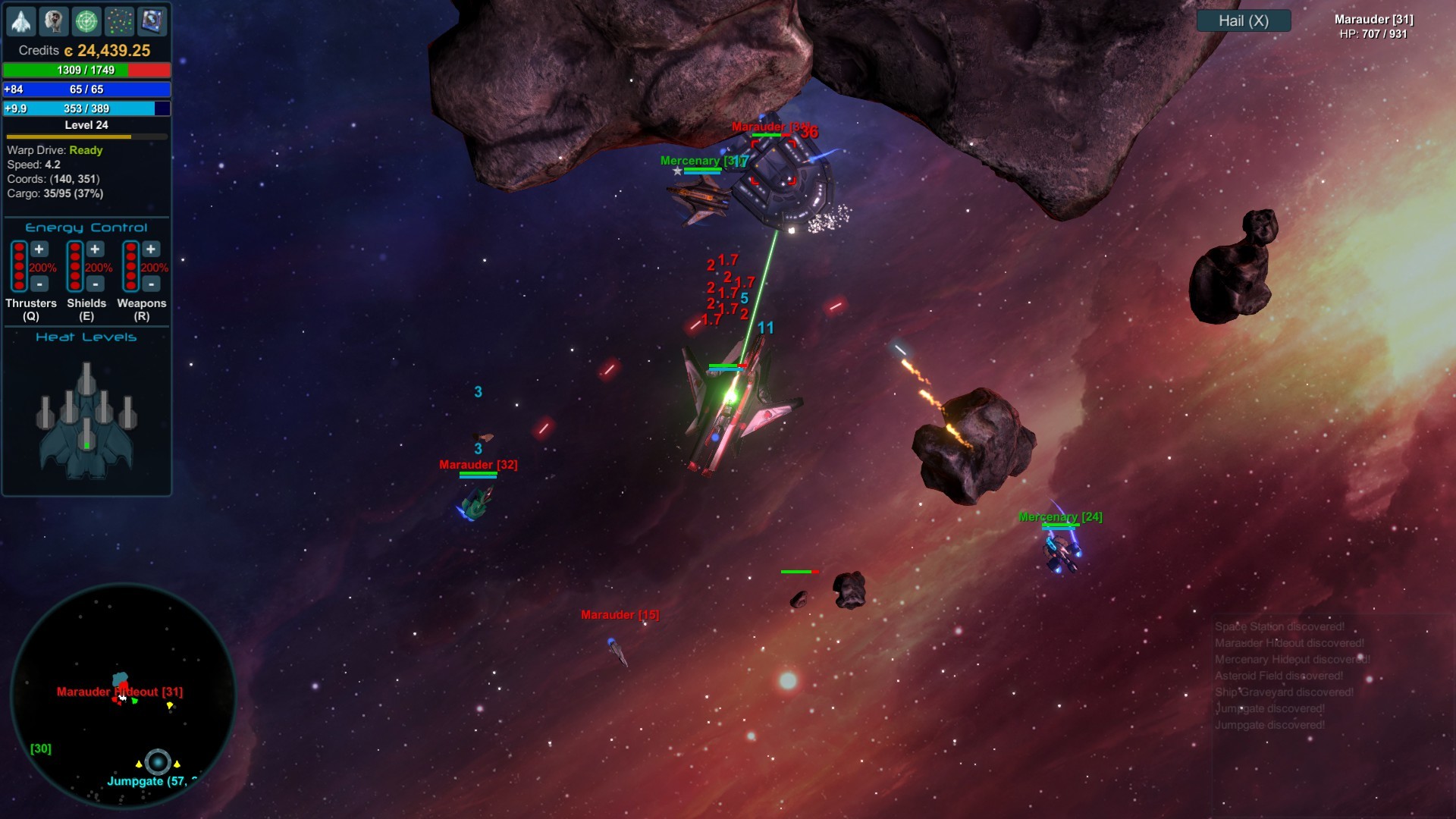Increase Thrusters power with its plus button
Viewport: 1456px width, 819px height.
tap(38, 249)
